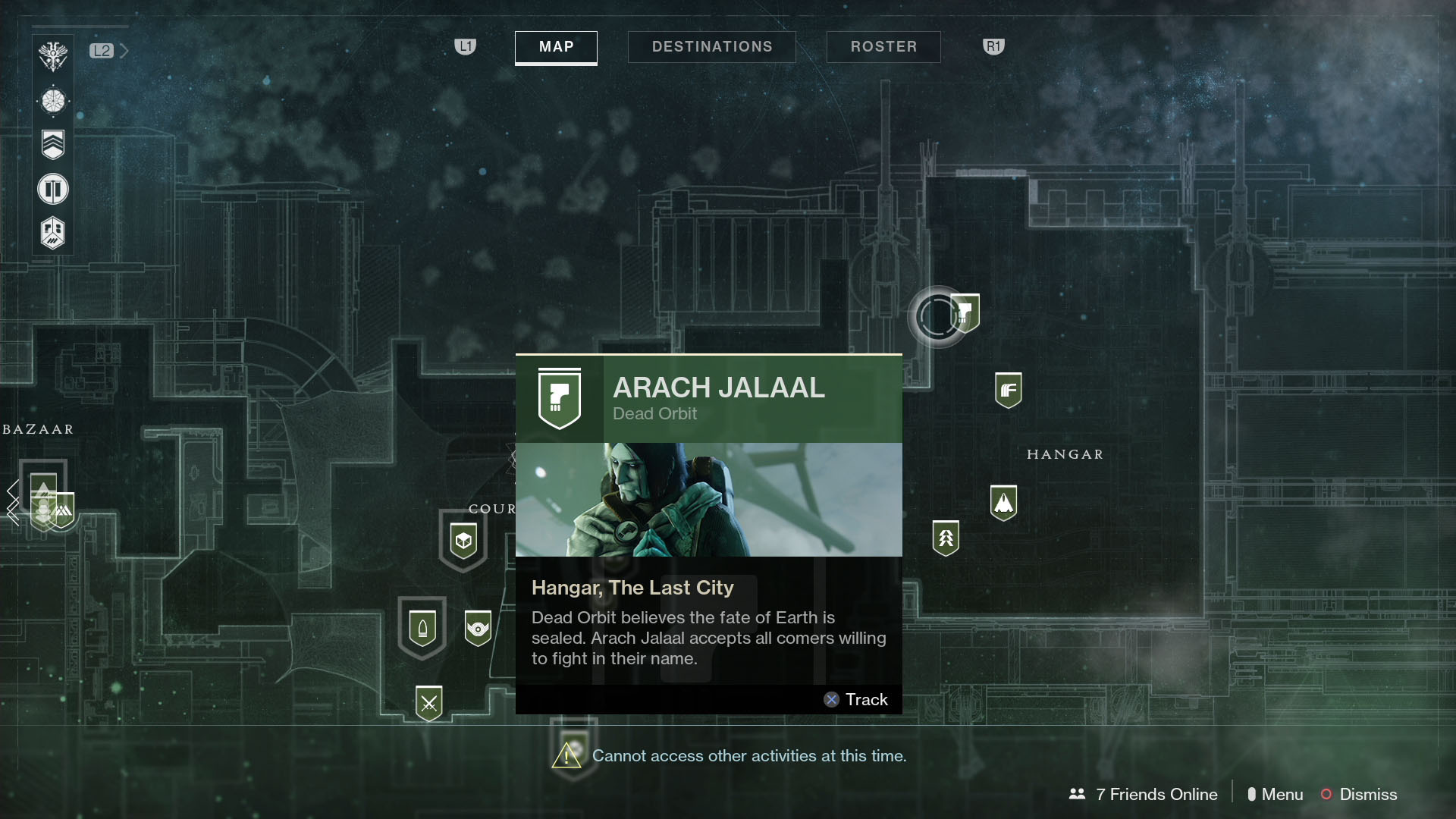Screen dimensions: 1456x819
Task: Expand the L2 chevron next to the sidebar
Action: click(x=124, y=51)
